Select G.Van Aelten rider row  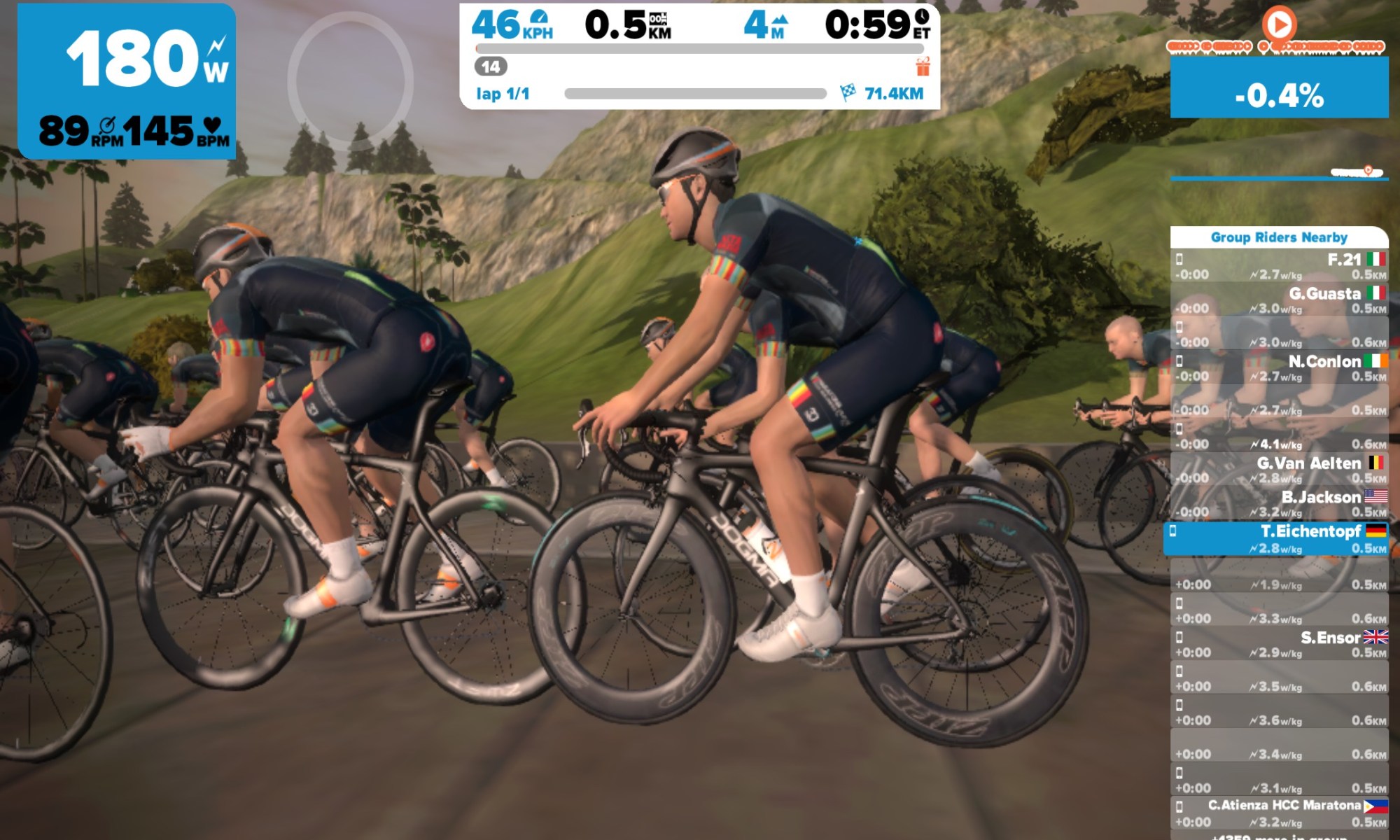1279,470
